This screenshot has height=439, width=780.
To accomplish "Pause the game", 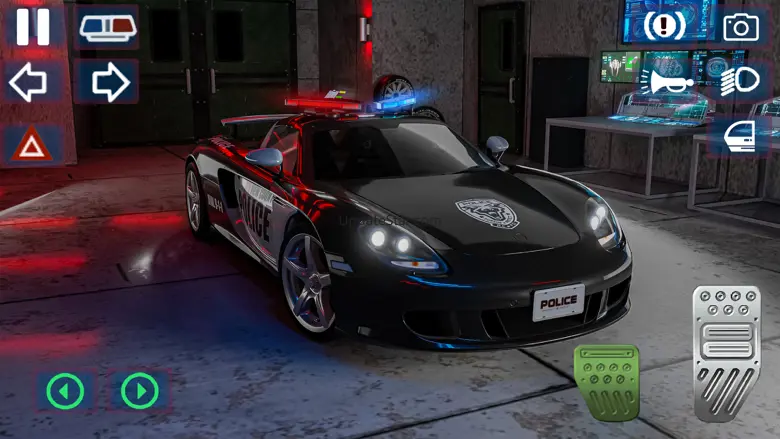I will [33, 25].
